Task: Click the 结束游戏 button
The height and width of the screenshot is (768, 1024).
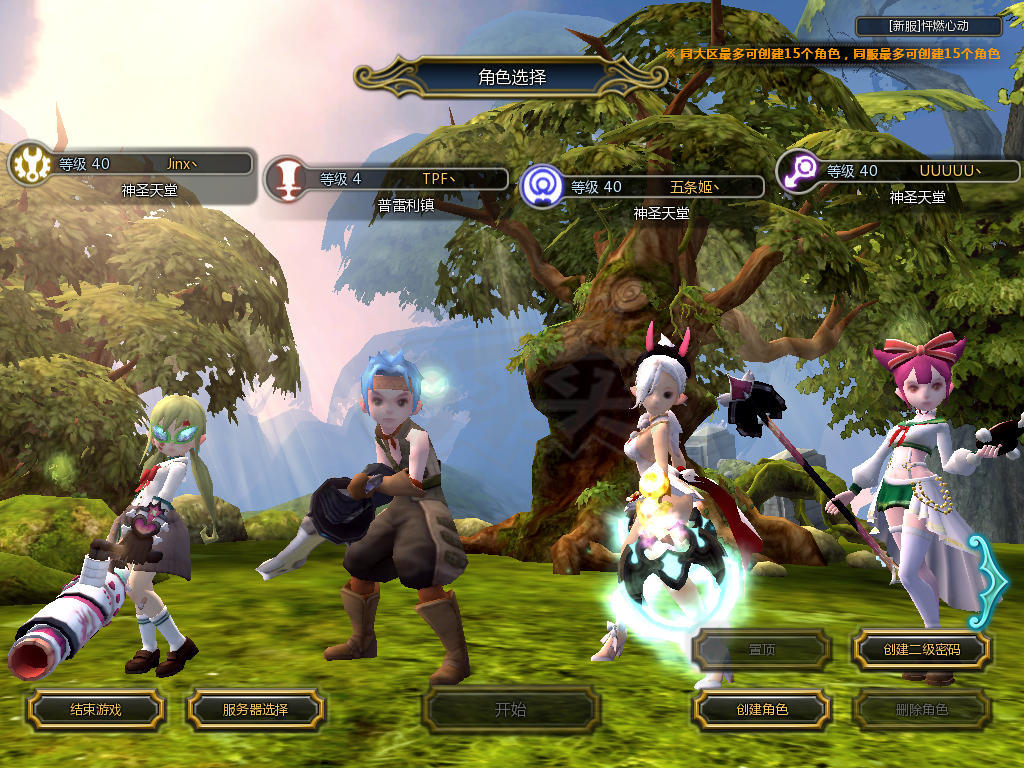Action: [x=95, y=710]
